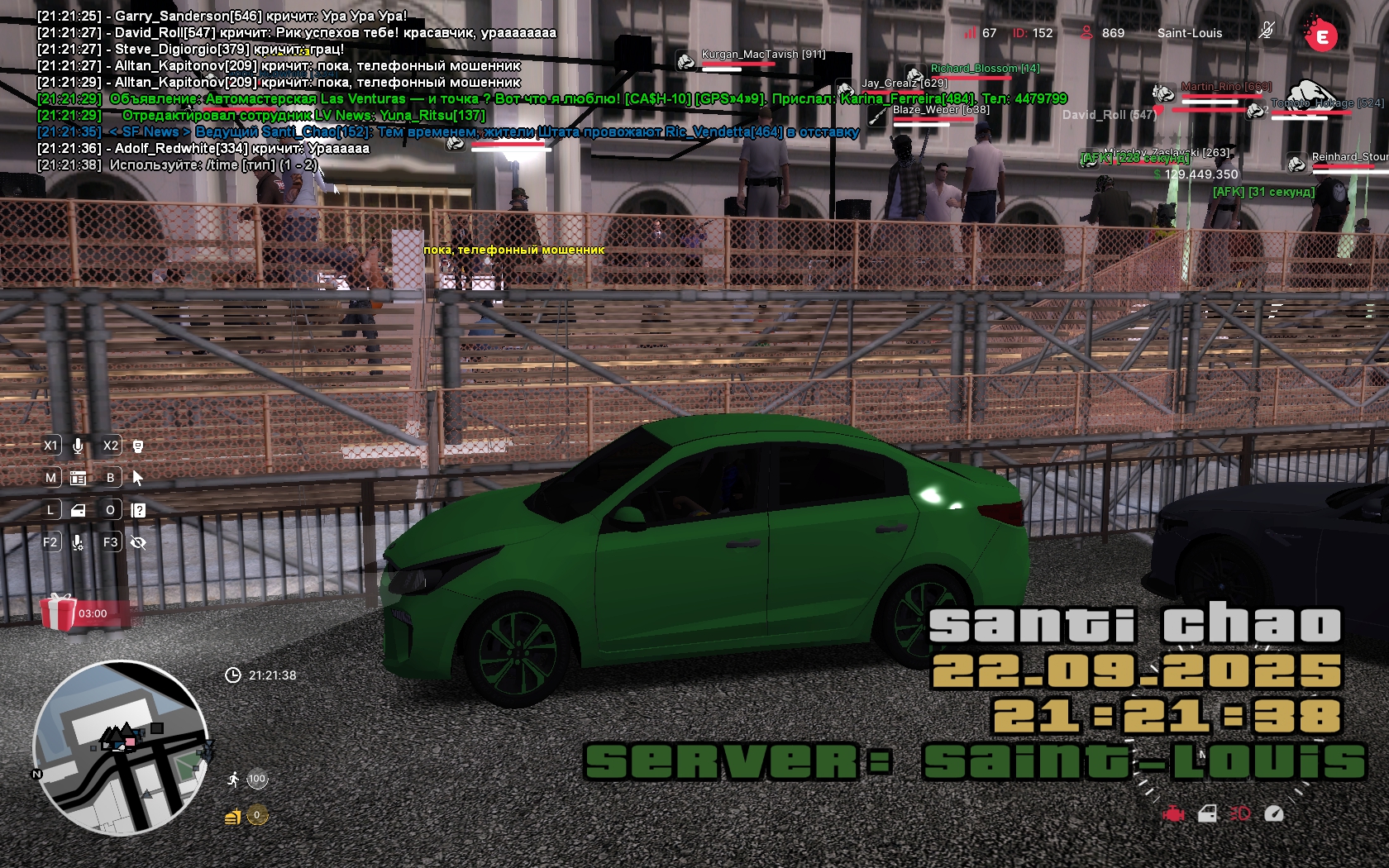Screen dimensions: 1389x868
Task: Click the walking figure stamina icon
Action: 234,779
